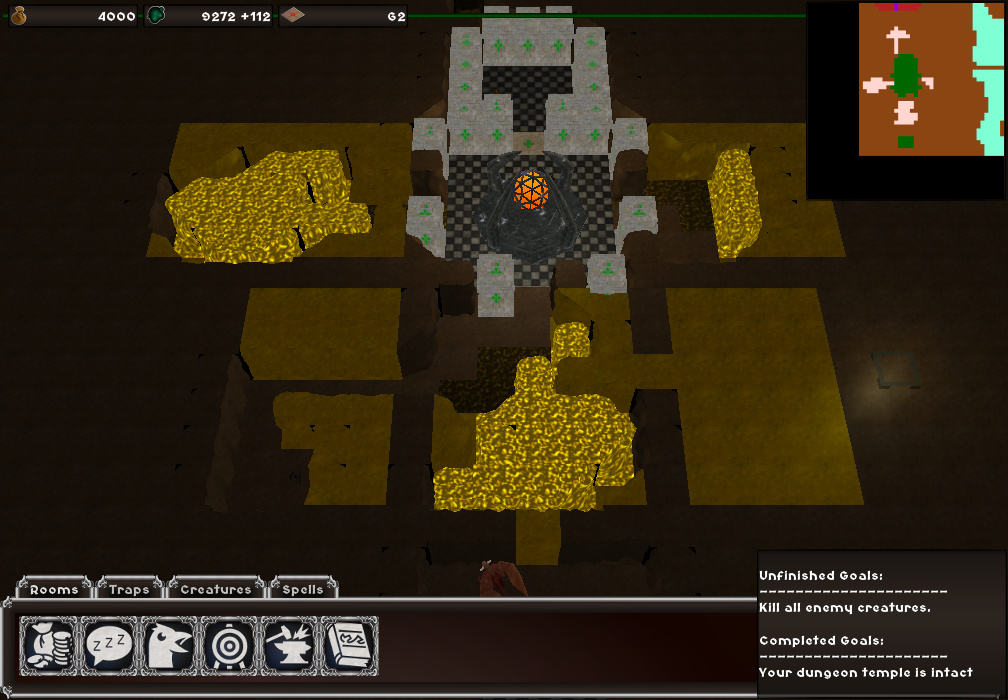Pick the training room target icon
1008x700 pixels.
coord(230,646)
